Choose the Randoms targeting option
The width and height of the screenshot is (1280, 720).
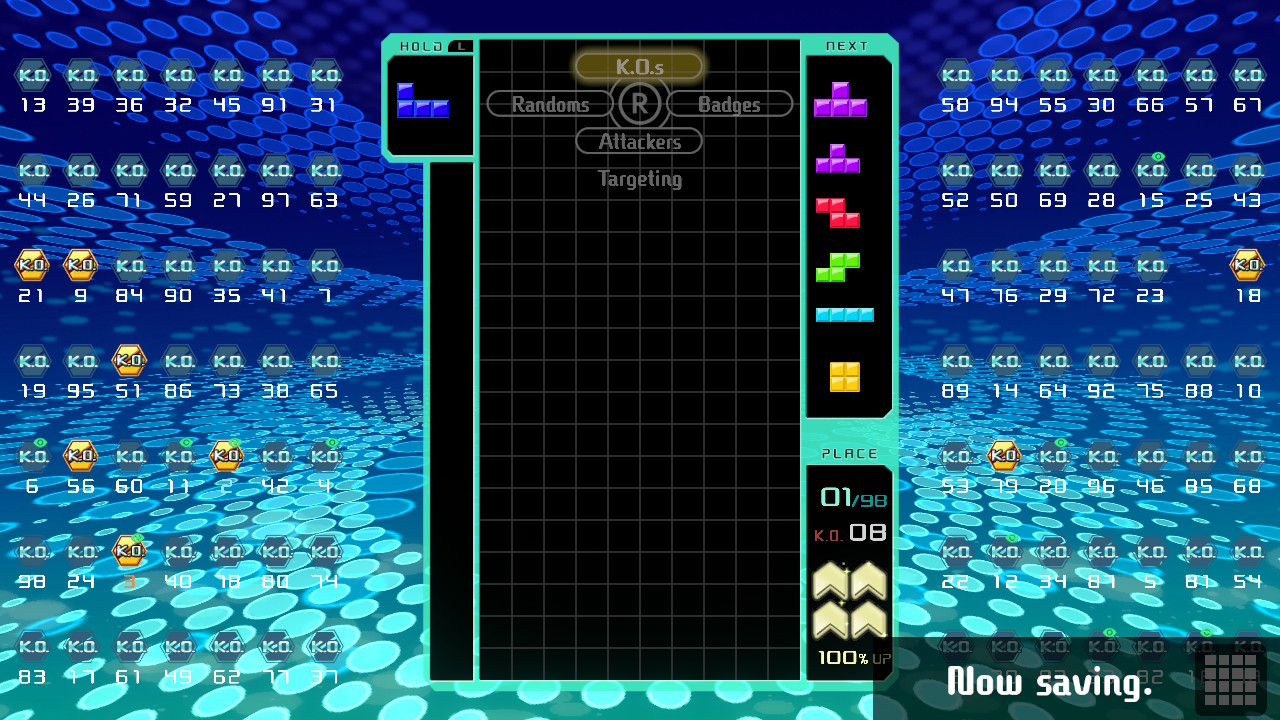(x=550, y=104)
